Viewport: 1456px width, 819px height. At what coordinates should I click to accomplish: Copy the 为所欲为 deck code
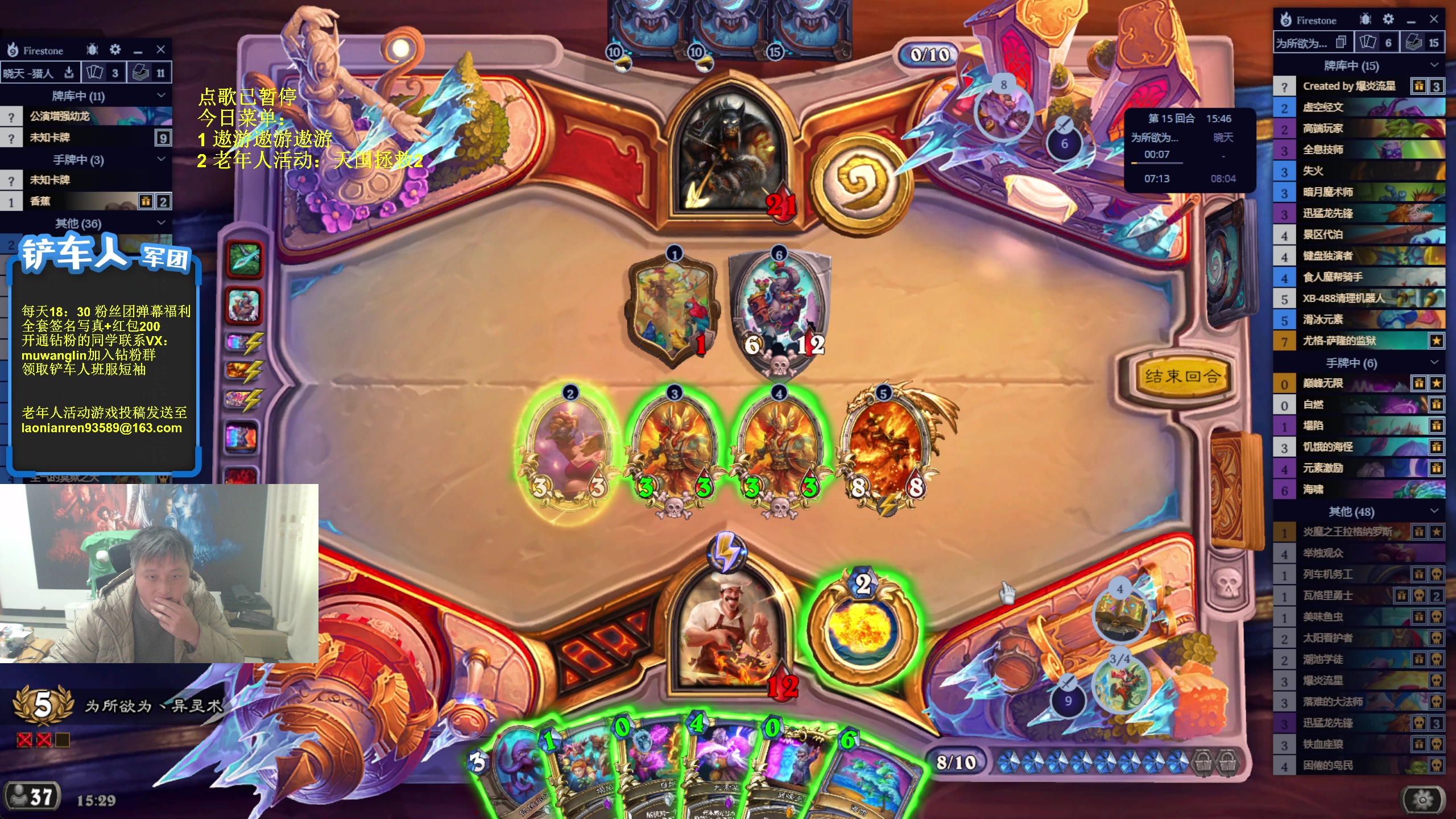coord(1341,43)
